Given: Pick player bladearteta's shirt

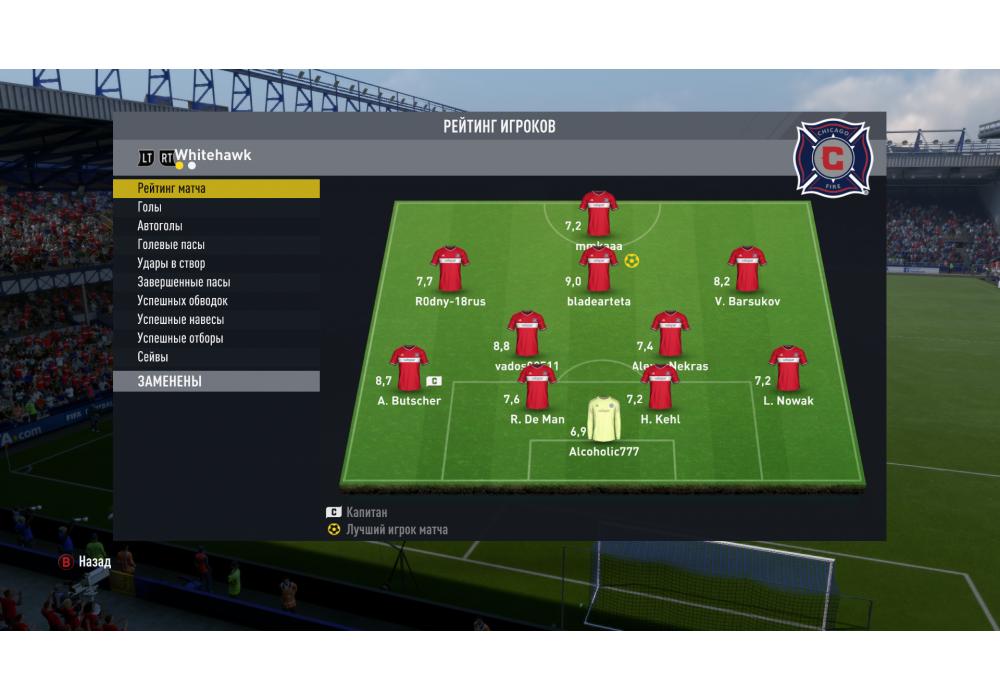Looking at the screenshot, I should tap(599, 268).
